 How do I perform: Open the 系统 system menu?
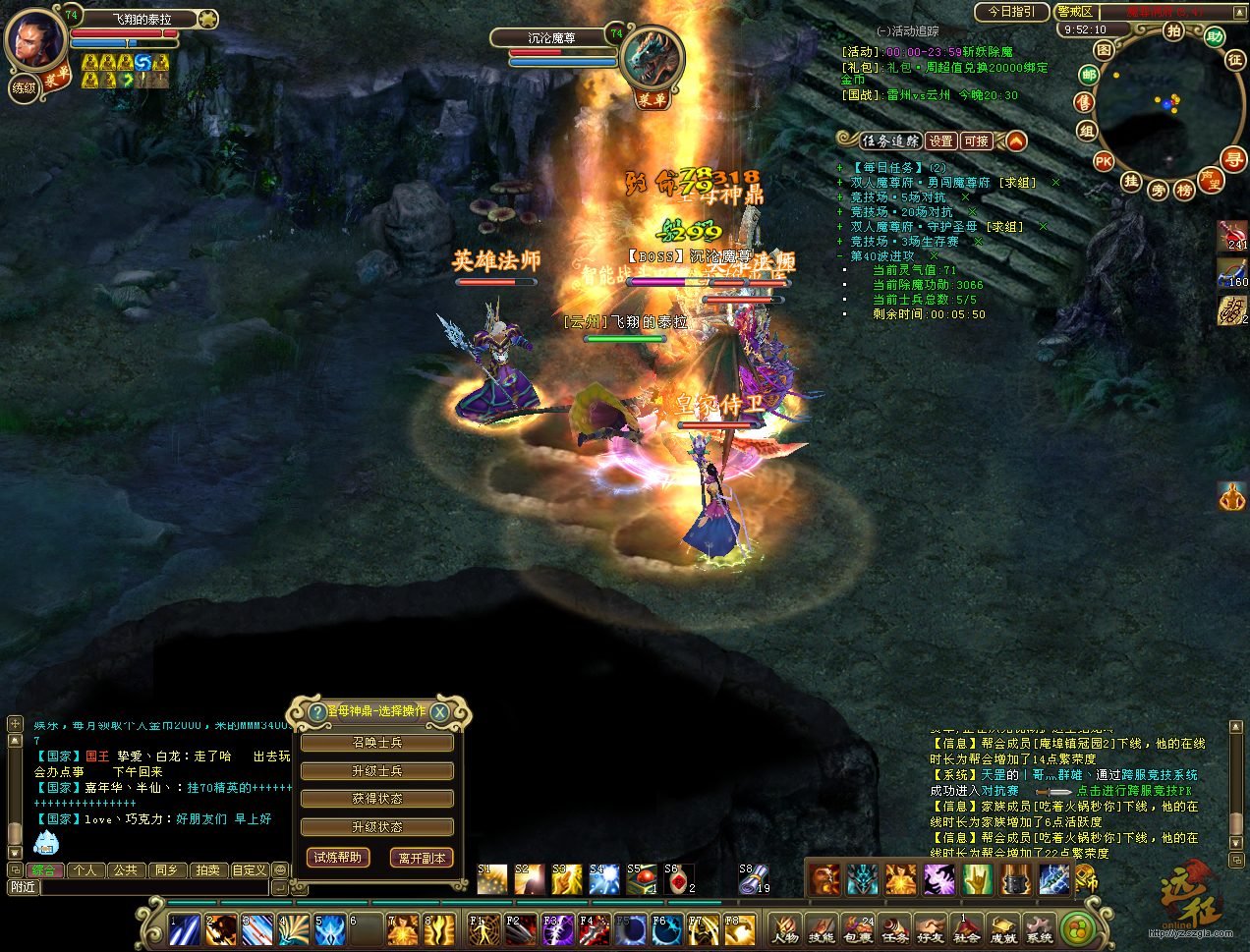click(1038, 928)
